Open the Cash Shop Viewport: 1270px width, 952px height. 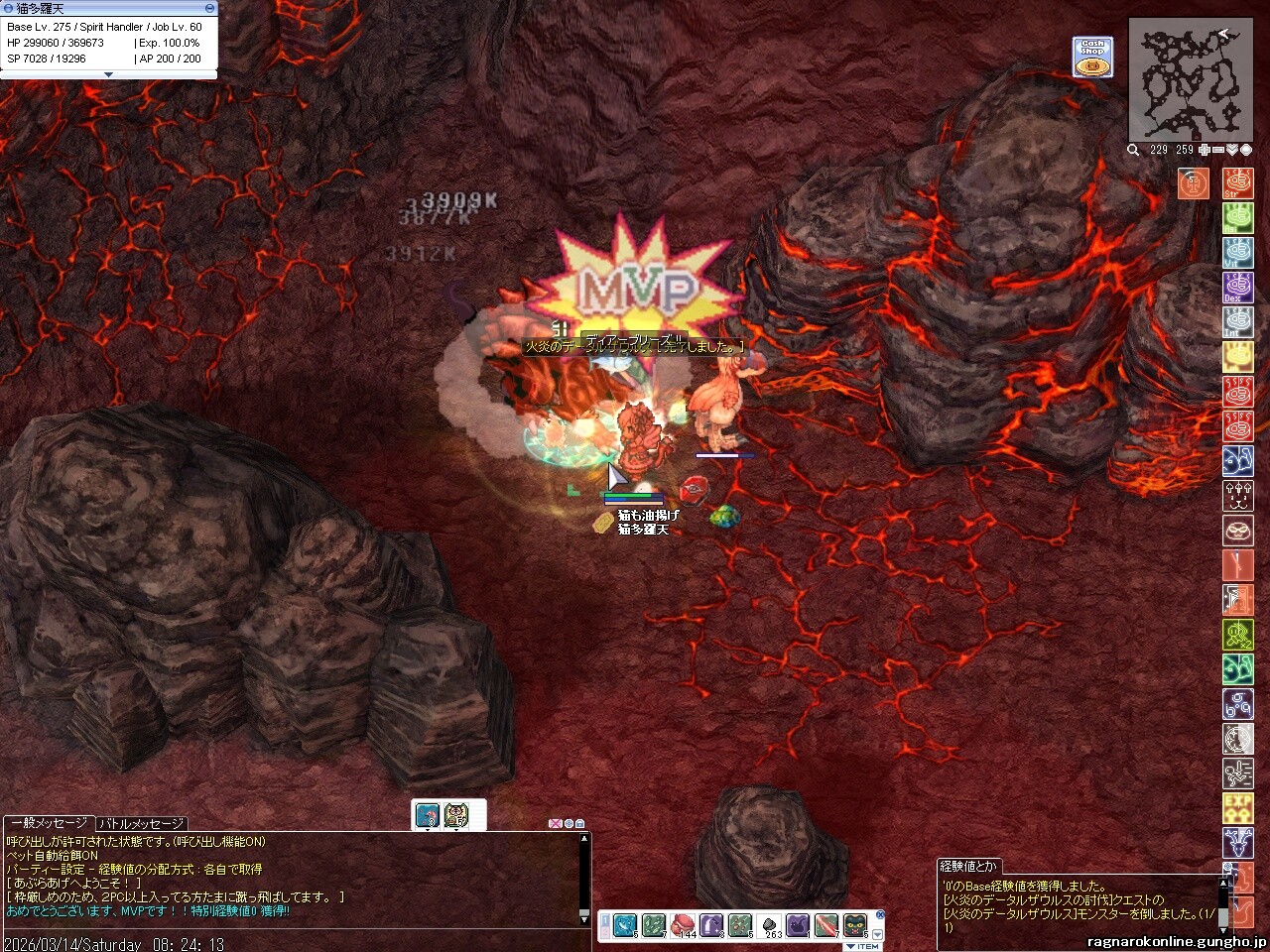pos(1092,58)
